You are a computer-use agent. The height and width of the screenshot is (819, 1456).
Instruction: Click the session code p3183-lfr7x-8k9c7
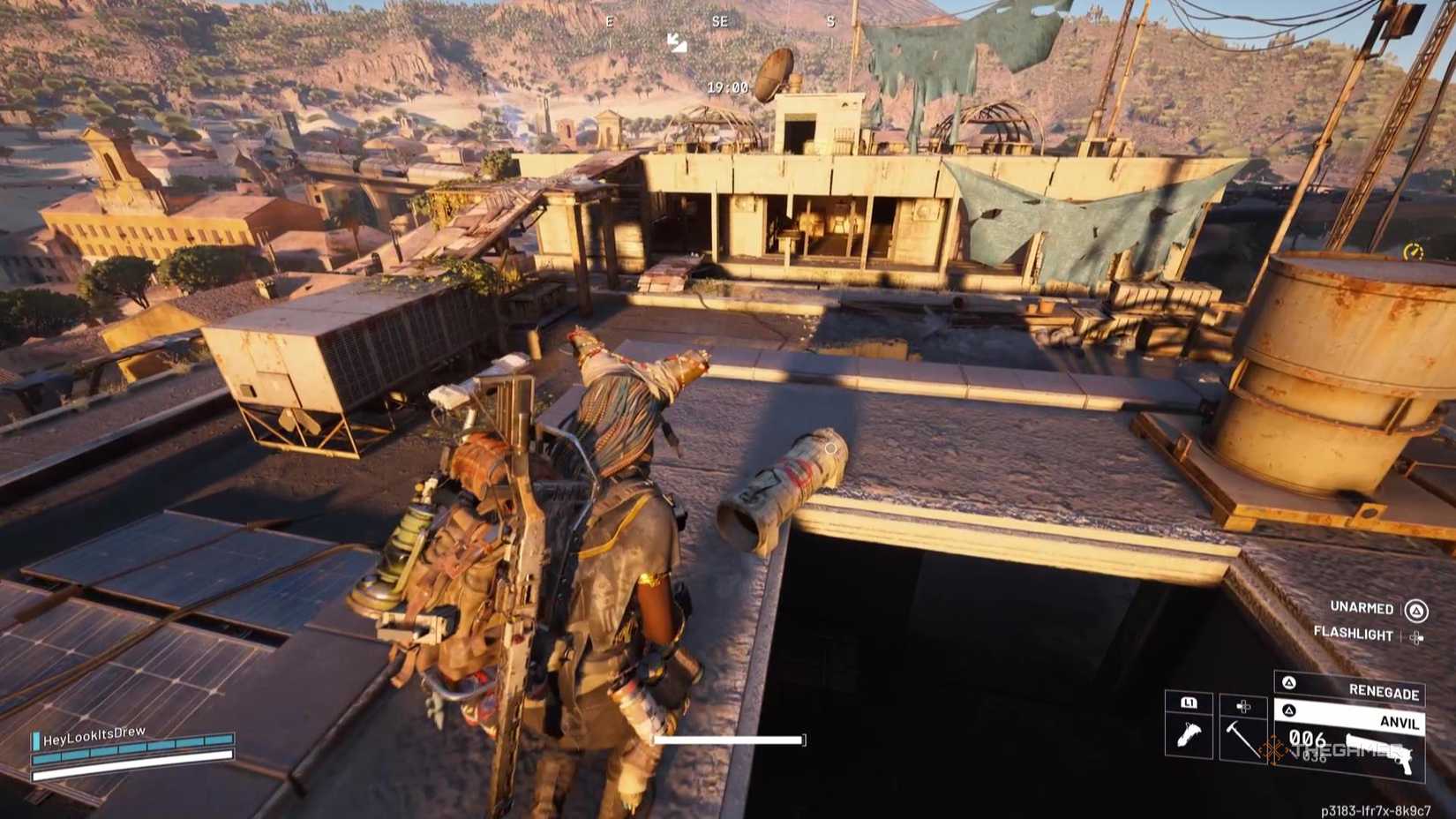(x=1377, y=809)
